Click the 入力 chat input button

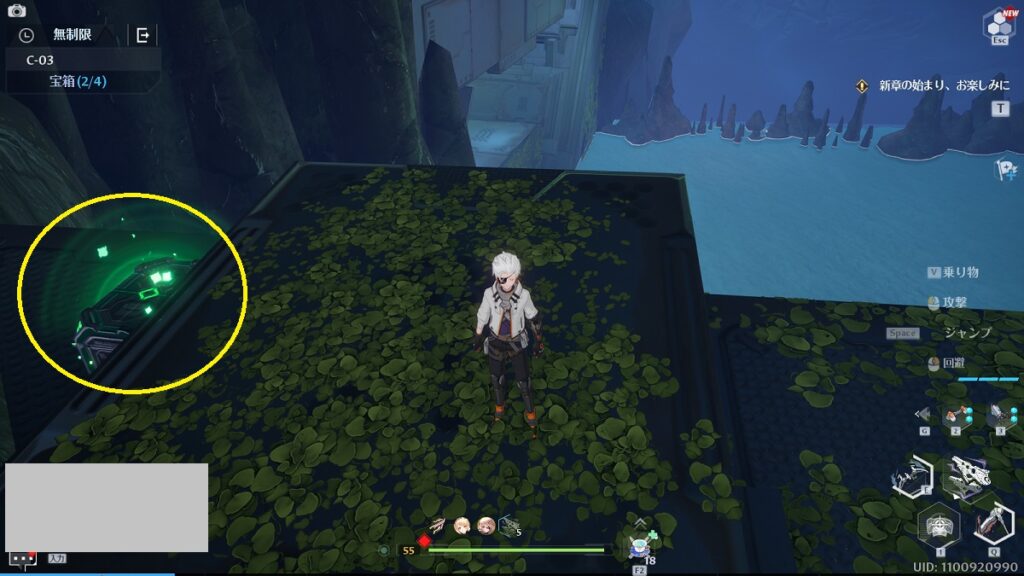[x=57, y=557]
